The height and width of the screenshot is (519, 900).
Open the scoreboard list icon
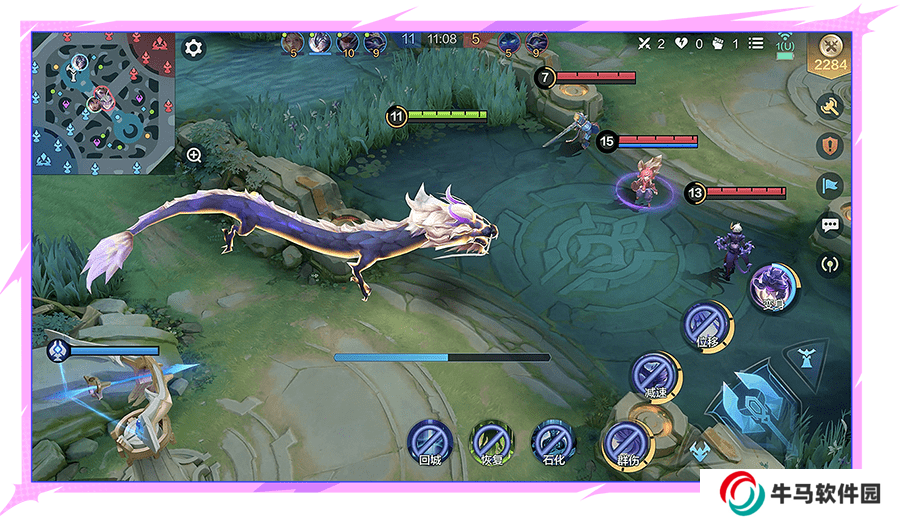tap(756, 43)
